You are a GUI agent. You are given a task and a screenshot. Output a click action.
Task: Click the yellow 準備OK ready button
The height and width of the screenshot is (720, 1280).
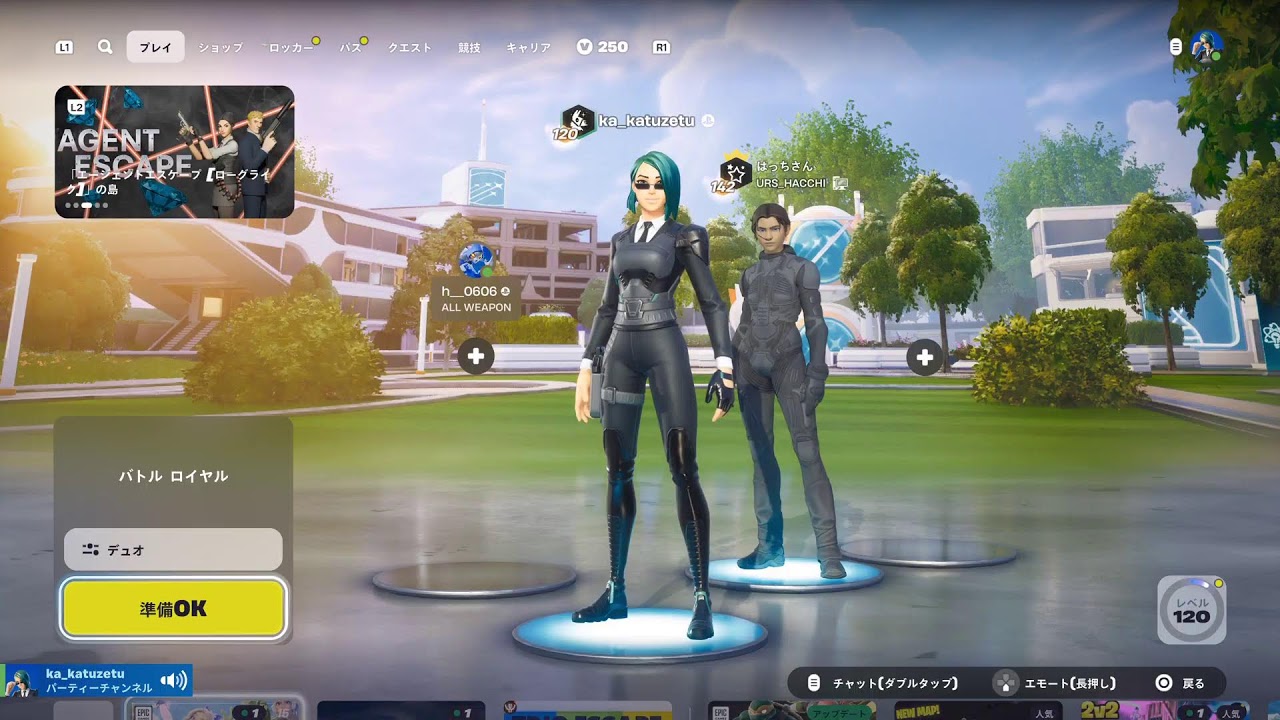(174, 608)
